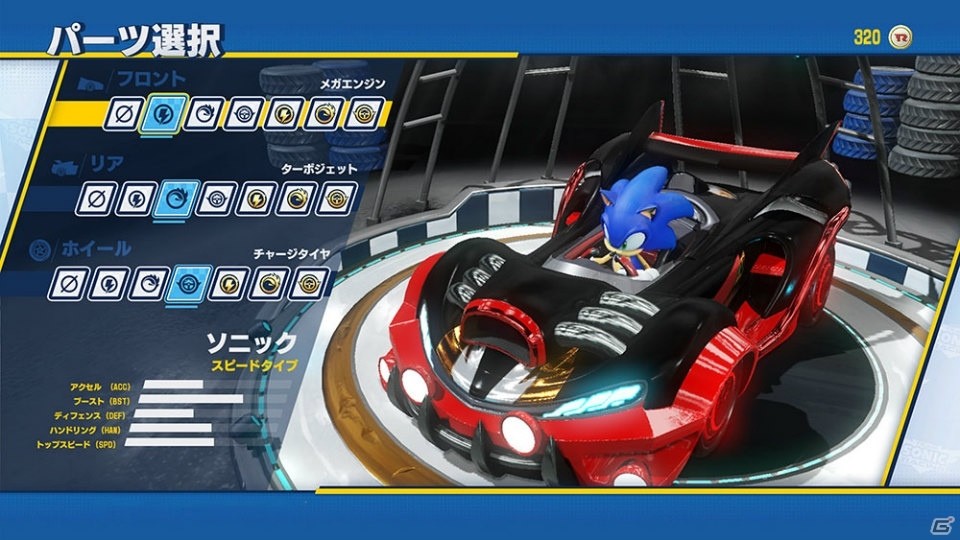
Task: Choose the highlighted steering wheel part in ホイール row
Action: 188,284
